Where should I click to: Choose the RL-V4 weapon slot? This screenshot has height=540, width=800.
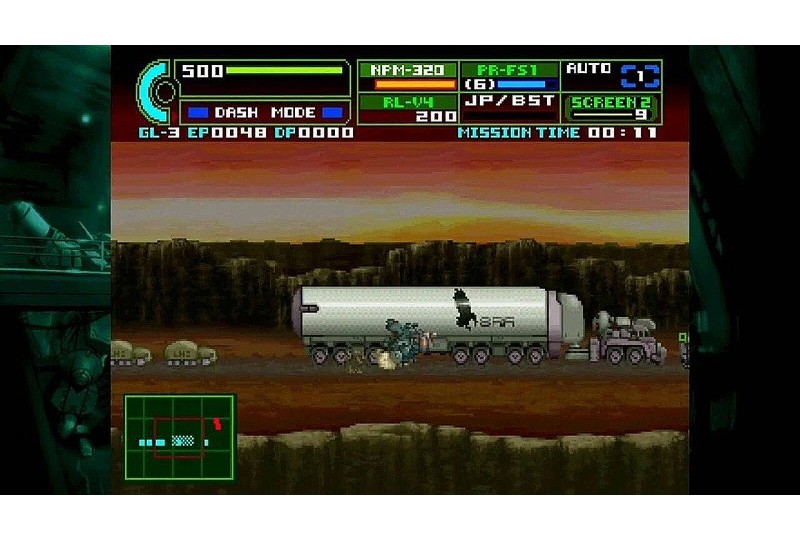[x=407, y=108]
